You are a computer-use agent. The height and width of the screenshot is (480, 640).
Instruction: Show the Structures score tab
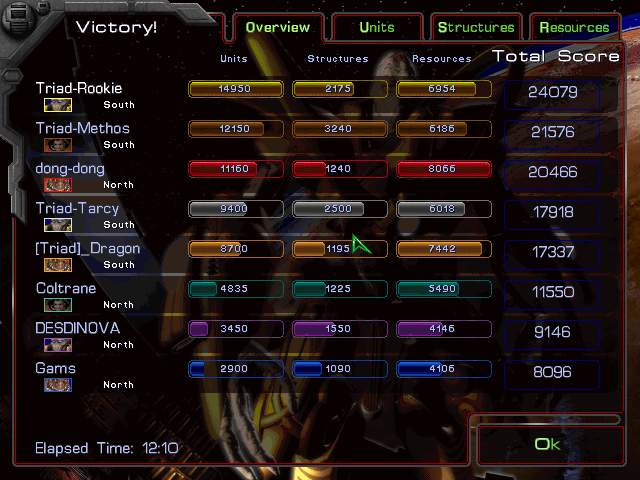pos(476,27)
